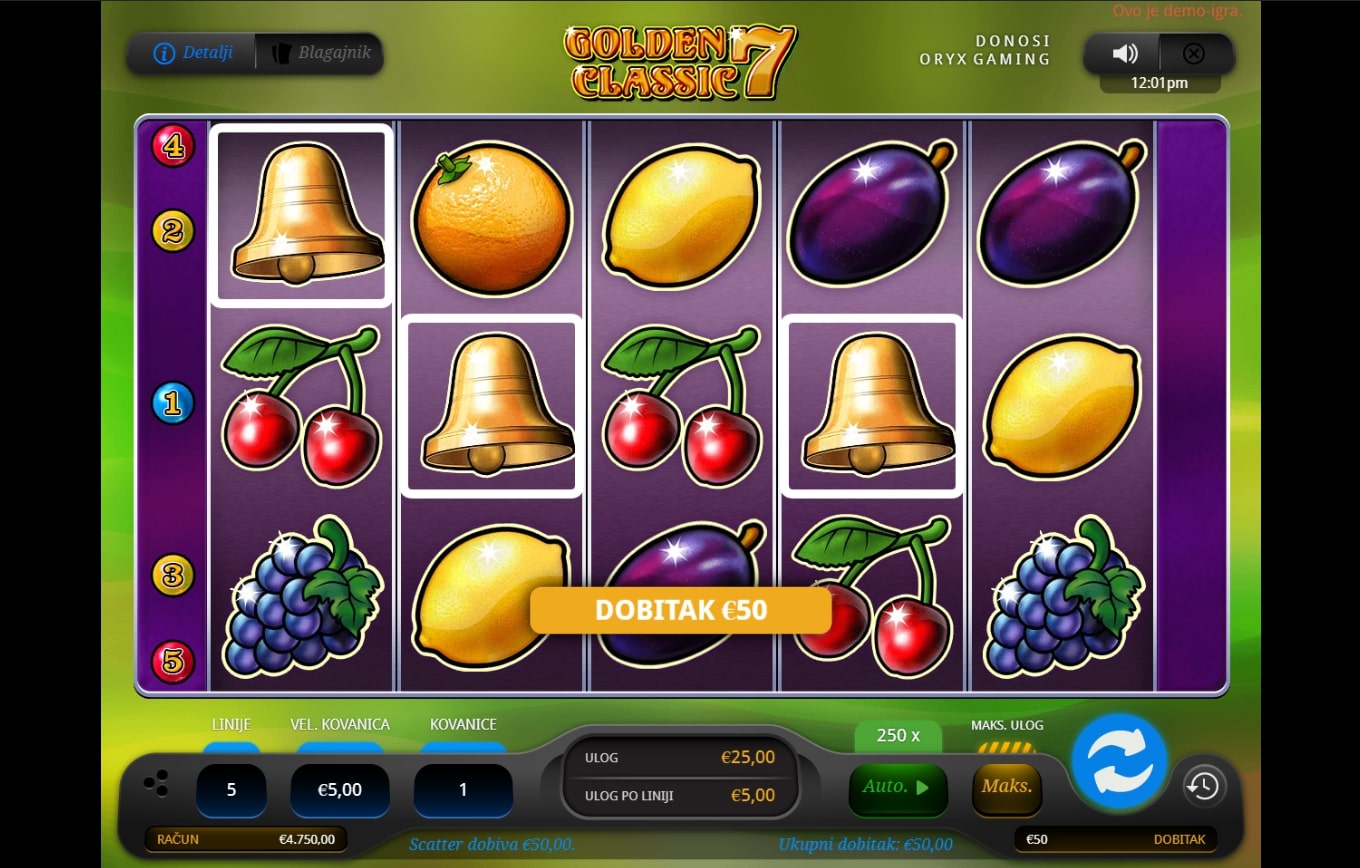Select payline marker number 5
Screen dimensions: 1360x868
point(173,661)
